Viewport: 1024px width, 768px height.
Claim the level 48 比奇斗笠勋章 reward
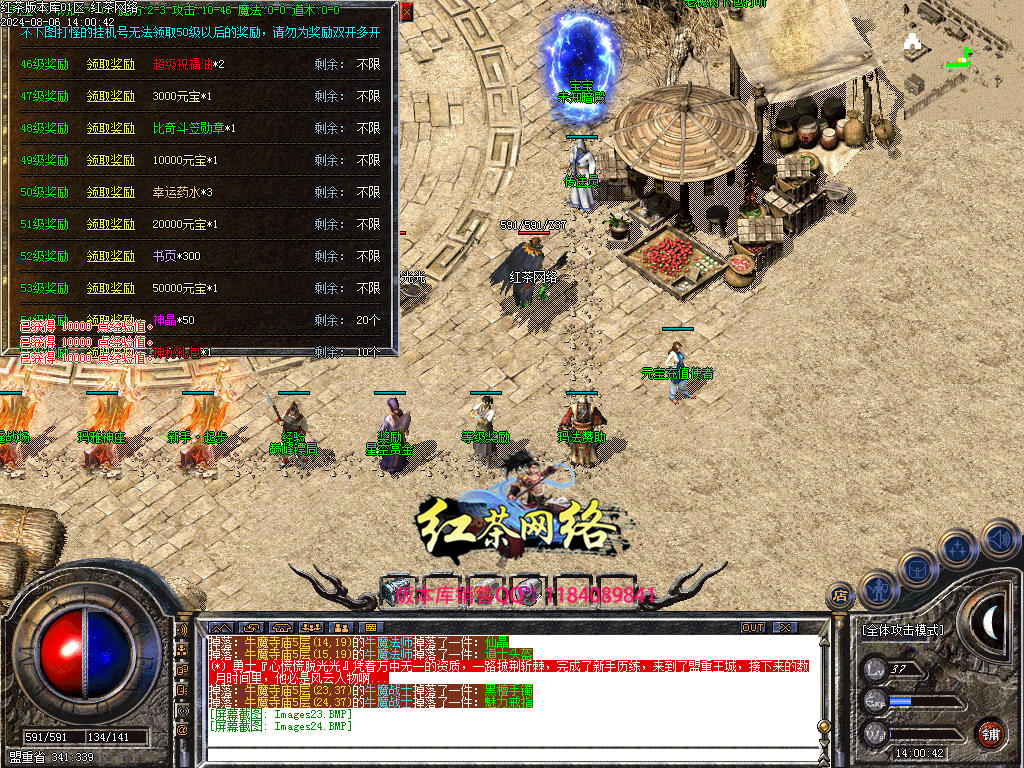pyautogui.click(x=110, y=128)
